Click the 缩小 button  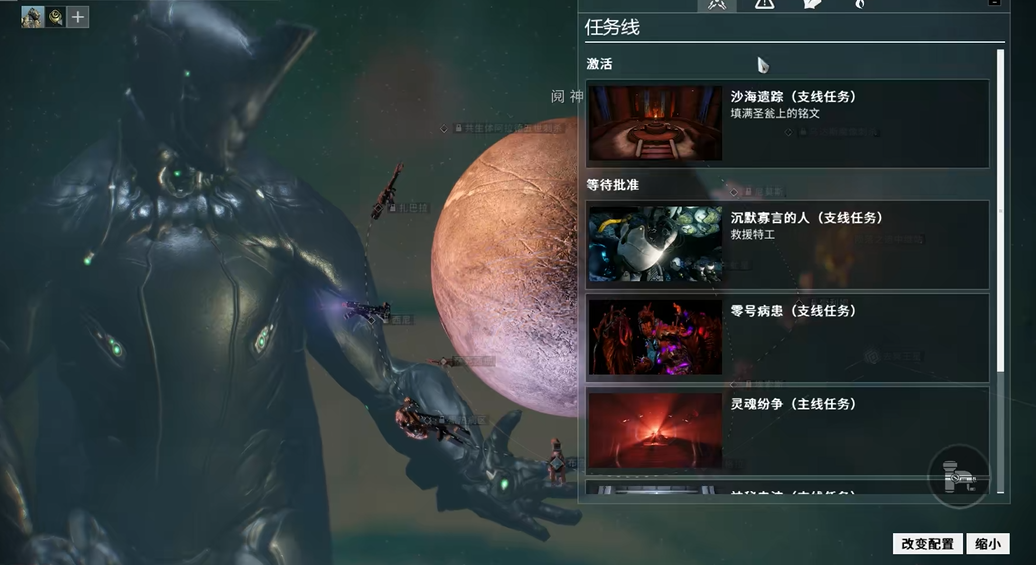click(x=987, y=544)
